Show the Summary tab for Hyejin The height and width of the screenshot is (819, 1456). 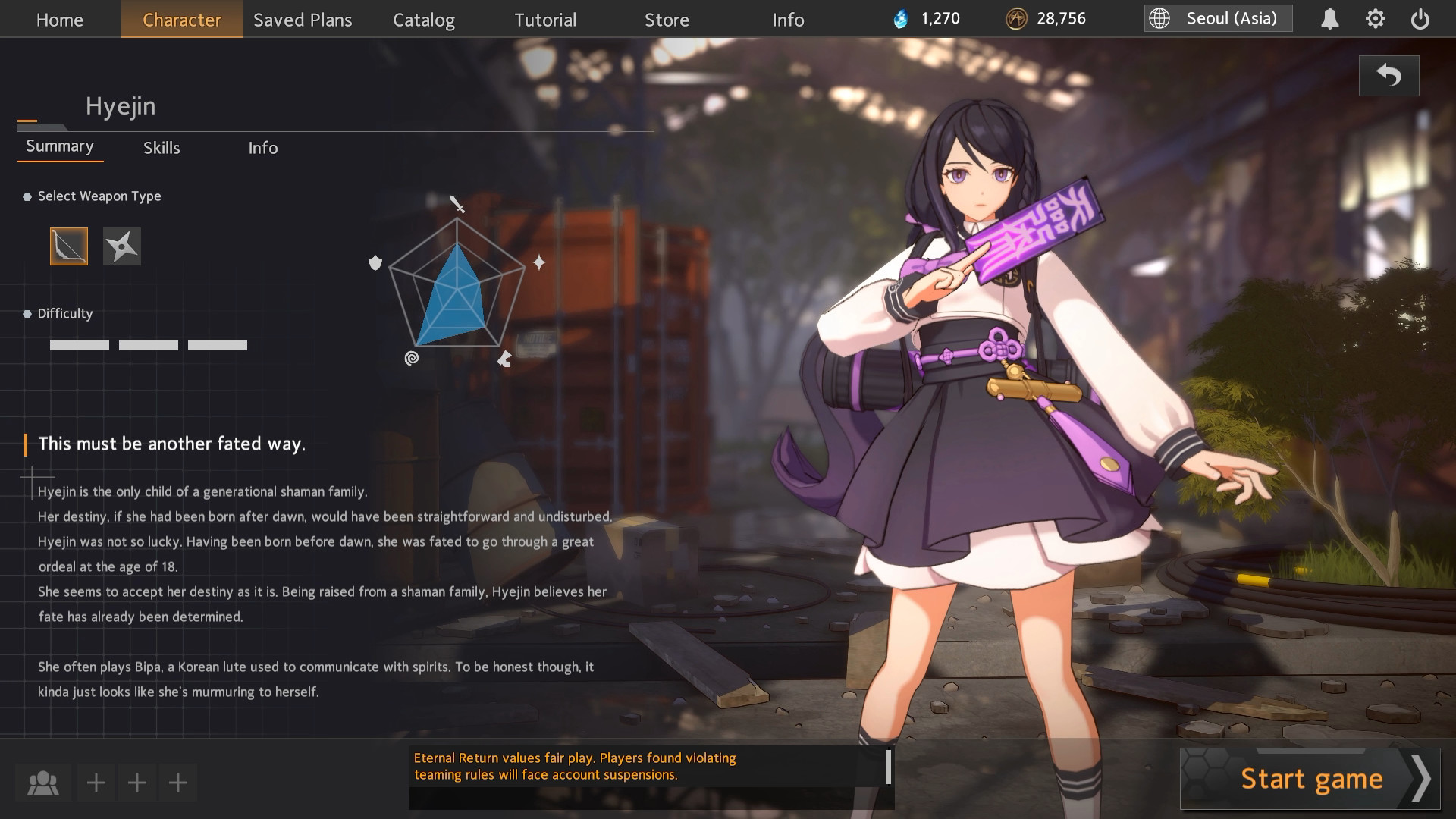(60, 146)
